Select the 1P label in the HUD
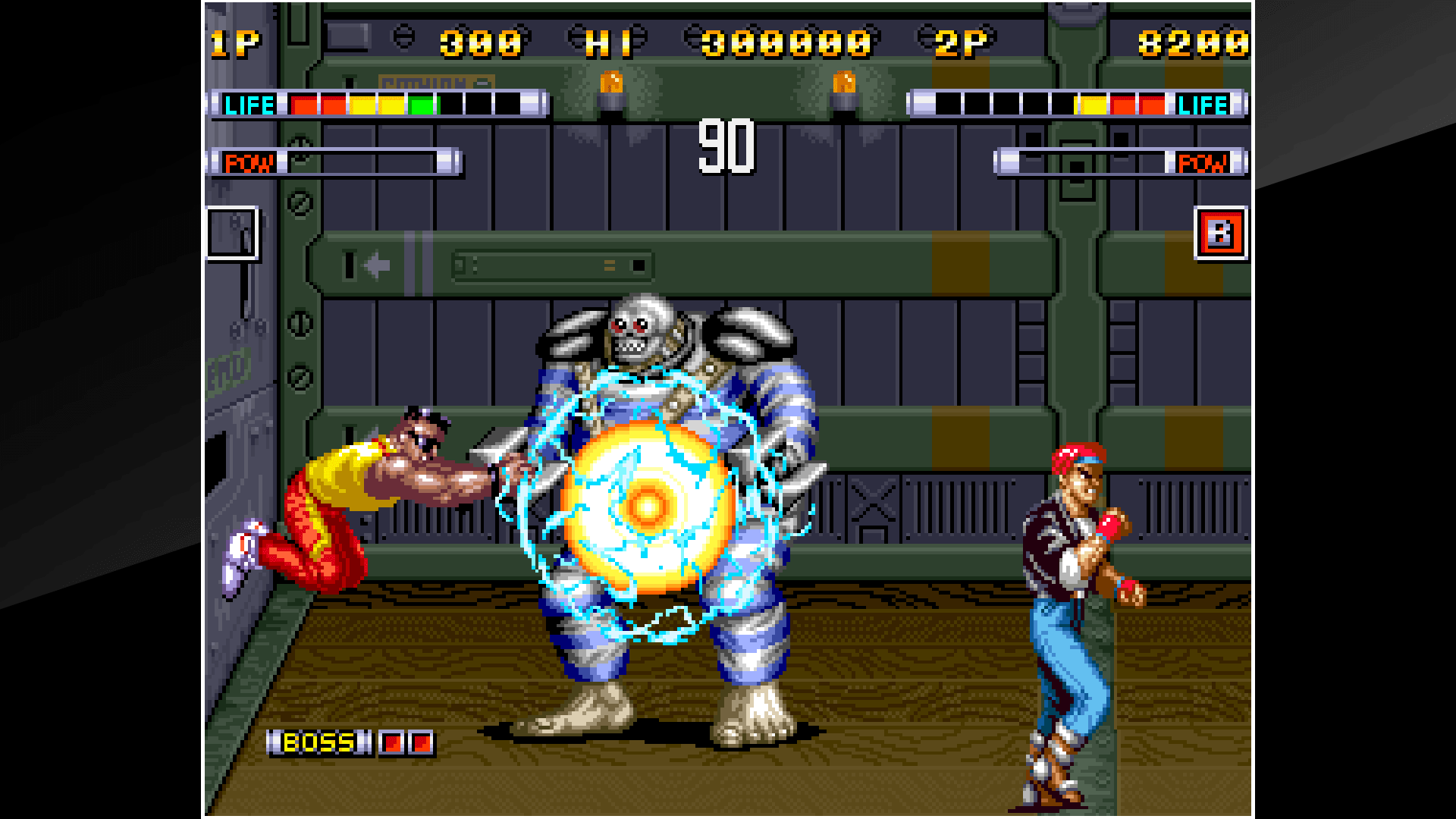The width and height of the screenshot is (1456, 819). point(234,42)
